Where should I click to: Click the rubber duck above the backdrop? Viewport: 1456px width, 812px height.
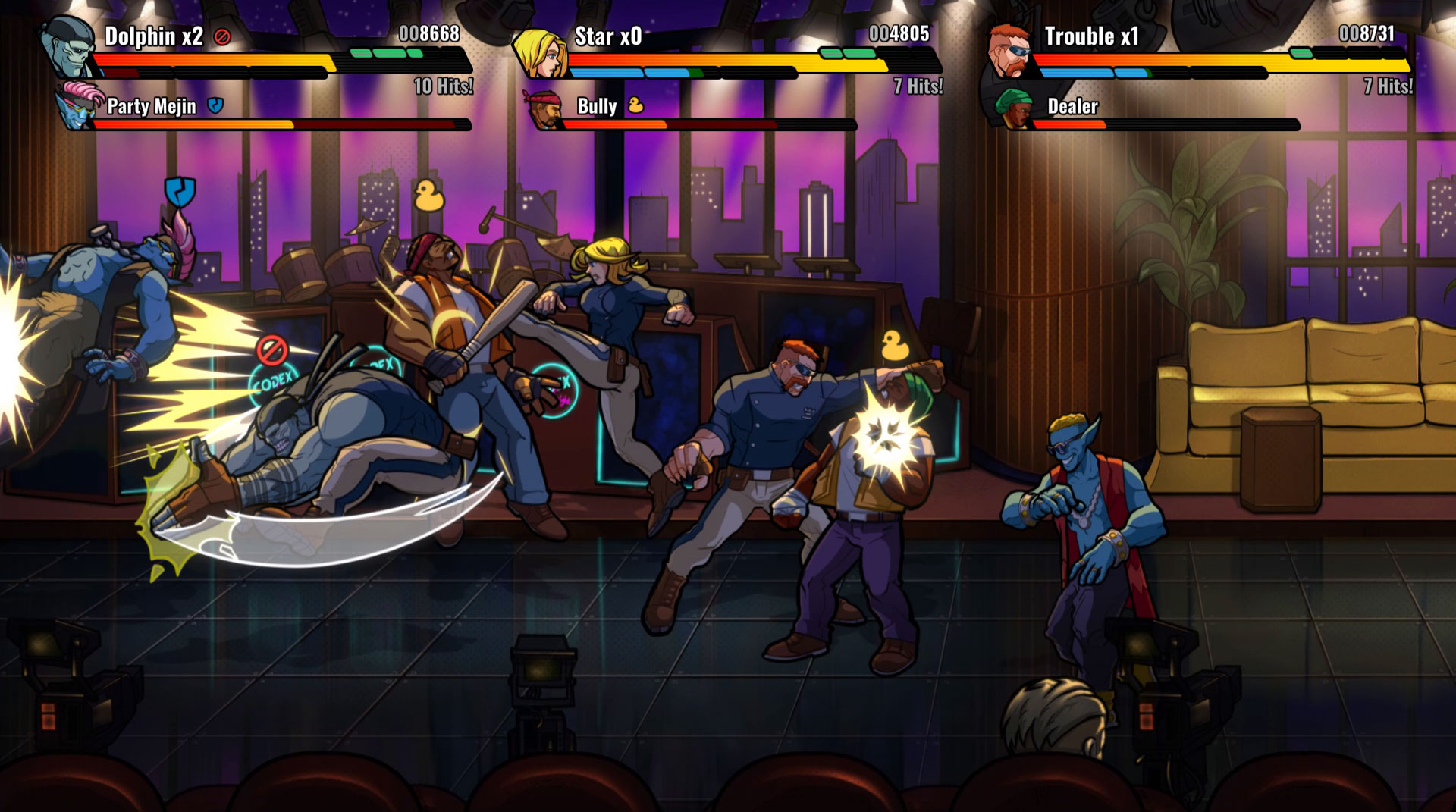tap(427, 195)
